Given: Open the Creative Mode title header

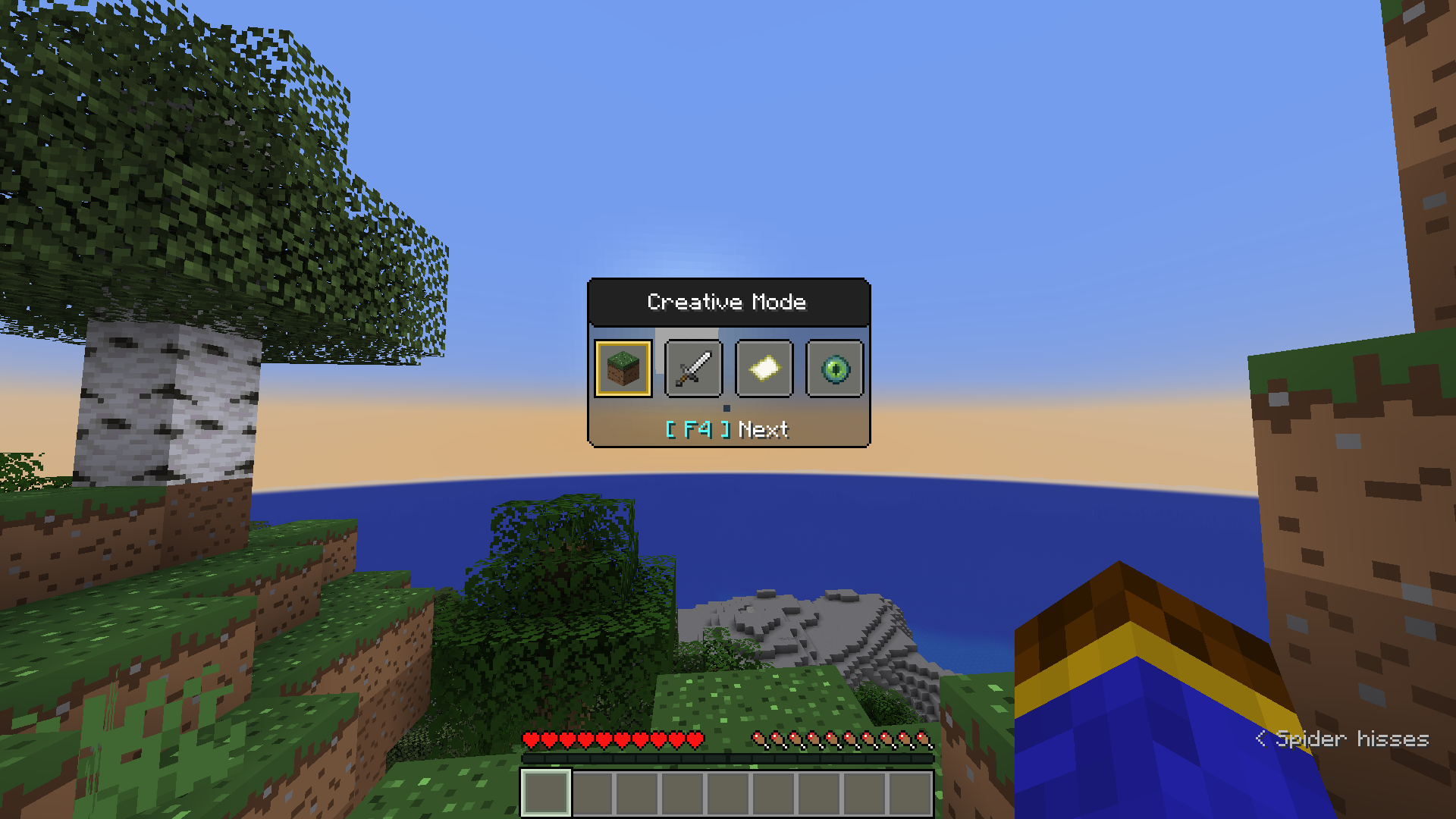Looking at the screenshot, I should [x=727, y=302].
